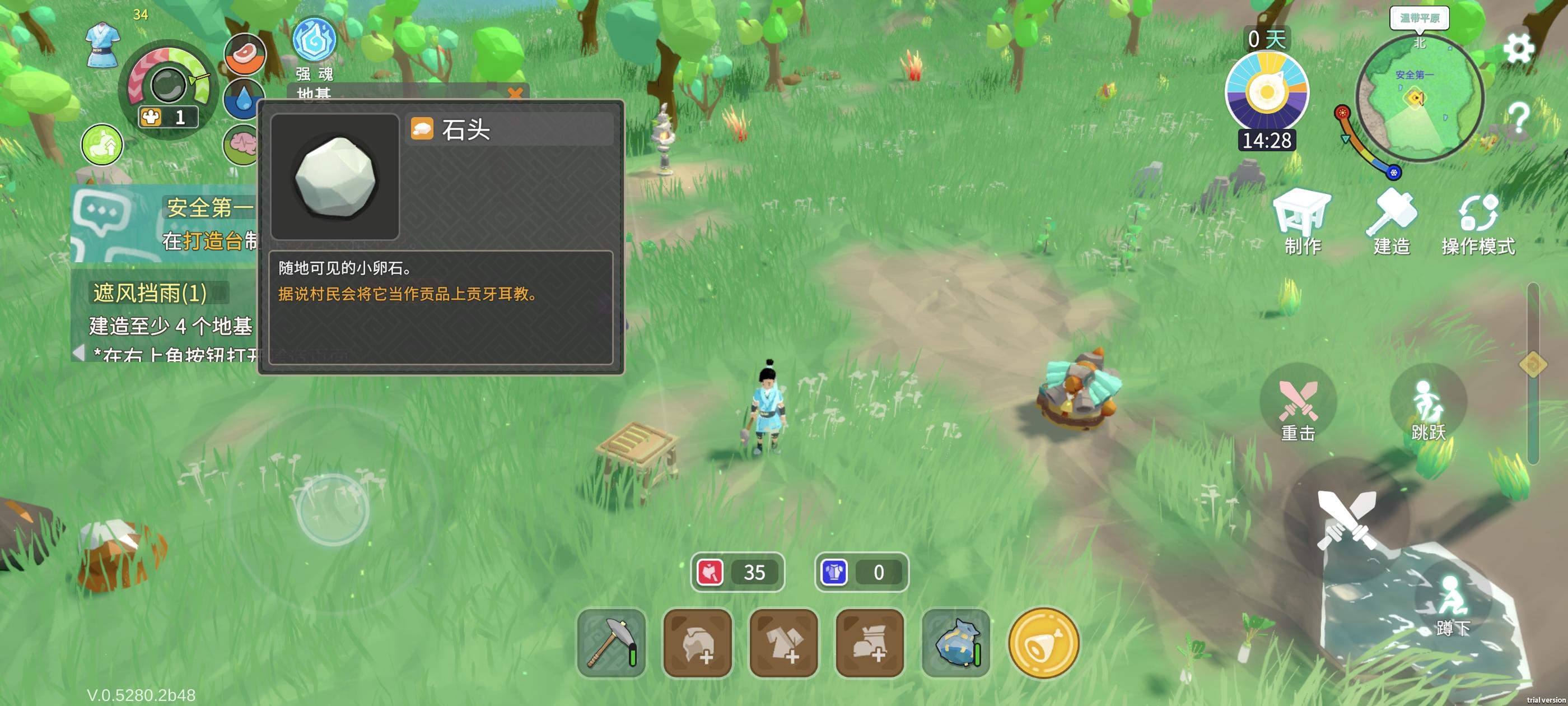Screen dimensions: 1568x706
Task: Open the circular minimap
Action: tap(1419, 99)
